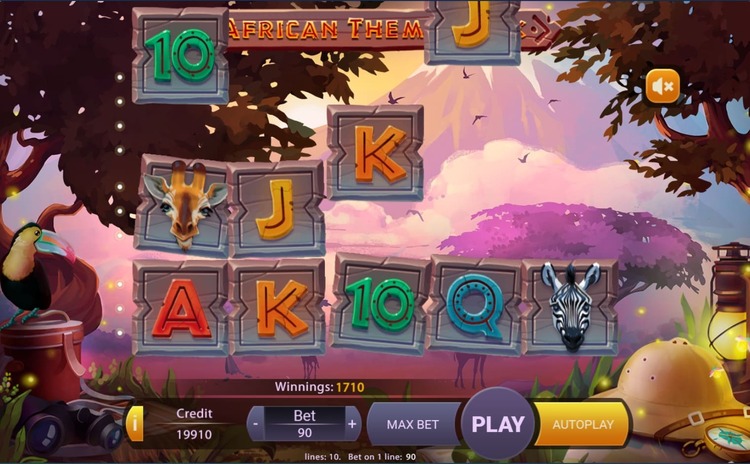Spin the reels with the PLAY button
750x464 pixels.
[498, 423]
